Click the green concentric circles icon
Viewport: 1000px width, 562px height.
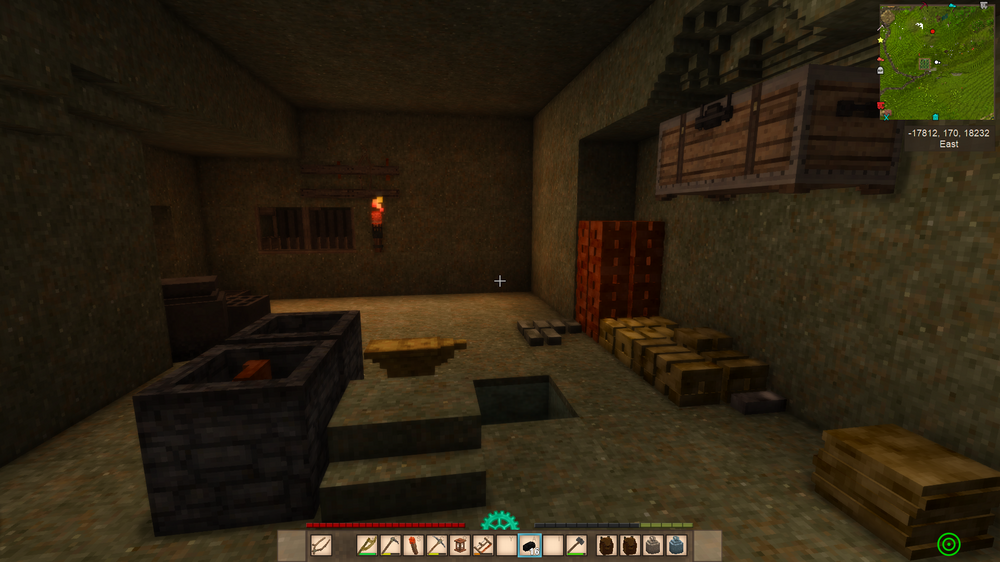point(948,544)
